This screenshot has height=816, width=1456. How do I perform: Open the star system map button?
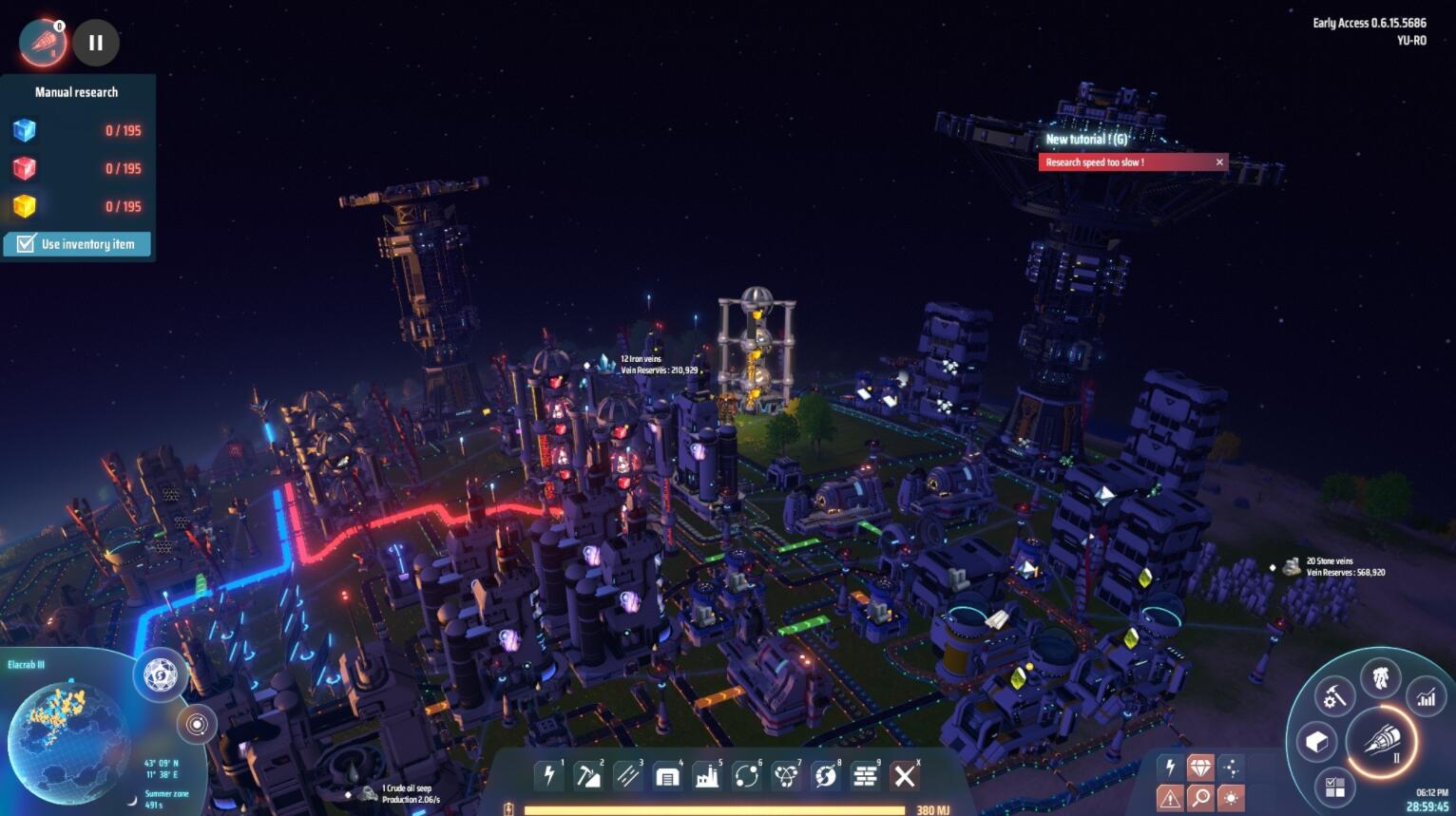point(197,725)
